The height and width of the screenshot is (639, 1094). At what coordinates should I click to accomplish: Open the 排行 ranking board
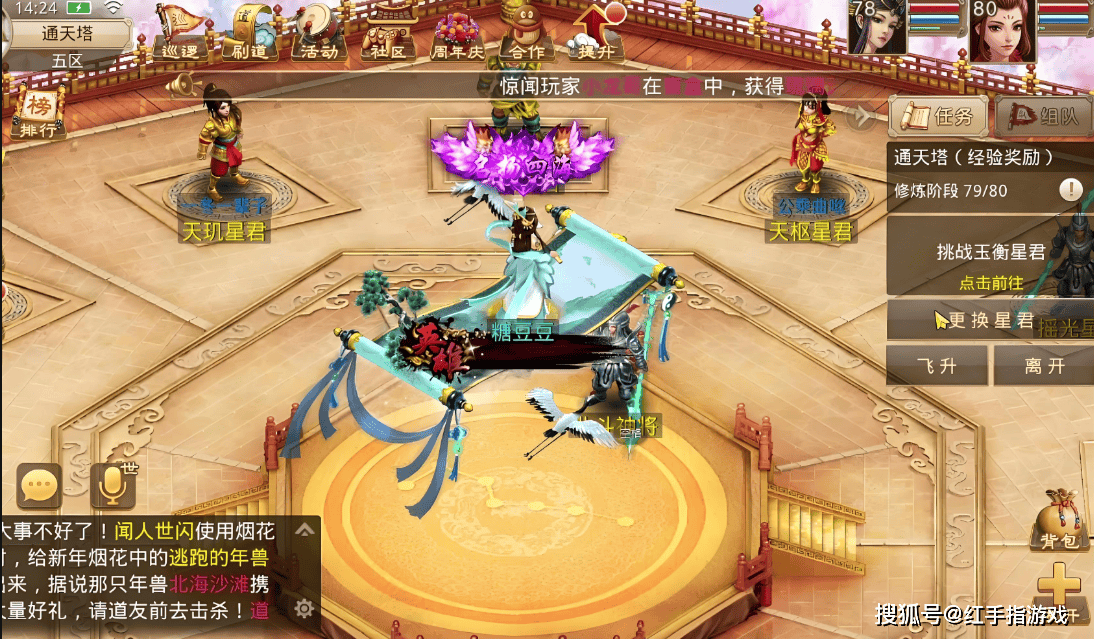click(x=39, y=111)
